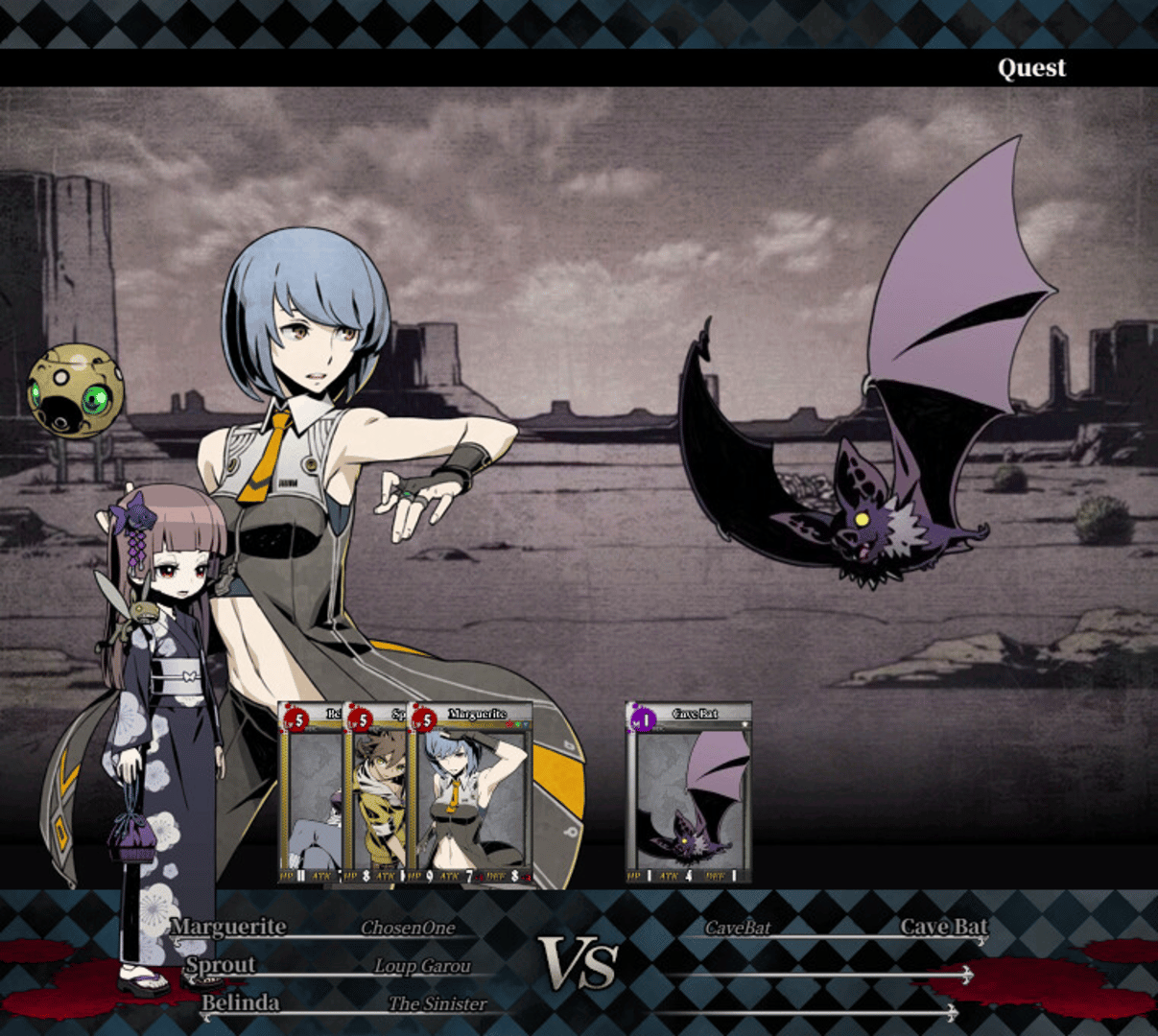Pick the partially hidden Belinda card
1158x1036 pixels.
tap(311, 794)
